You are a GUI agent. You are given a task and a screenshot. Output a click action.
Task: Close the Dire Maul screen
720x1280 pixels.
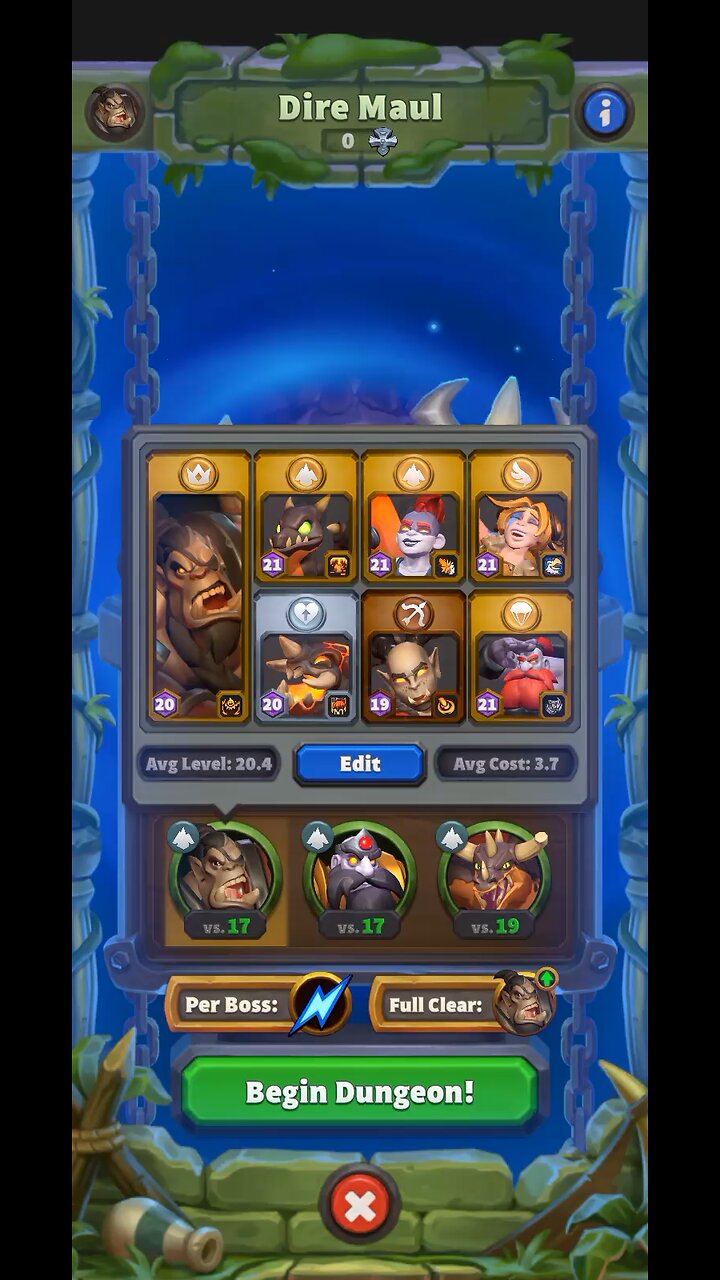click(x=360, y=1207)
